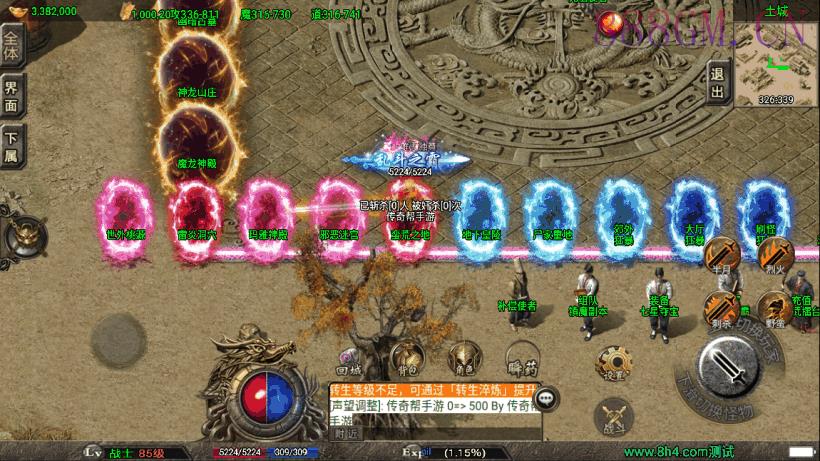This screenshot has height=461, width=820.
Task: Tap the 退出 exit button
Action: point(717,82)
